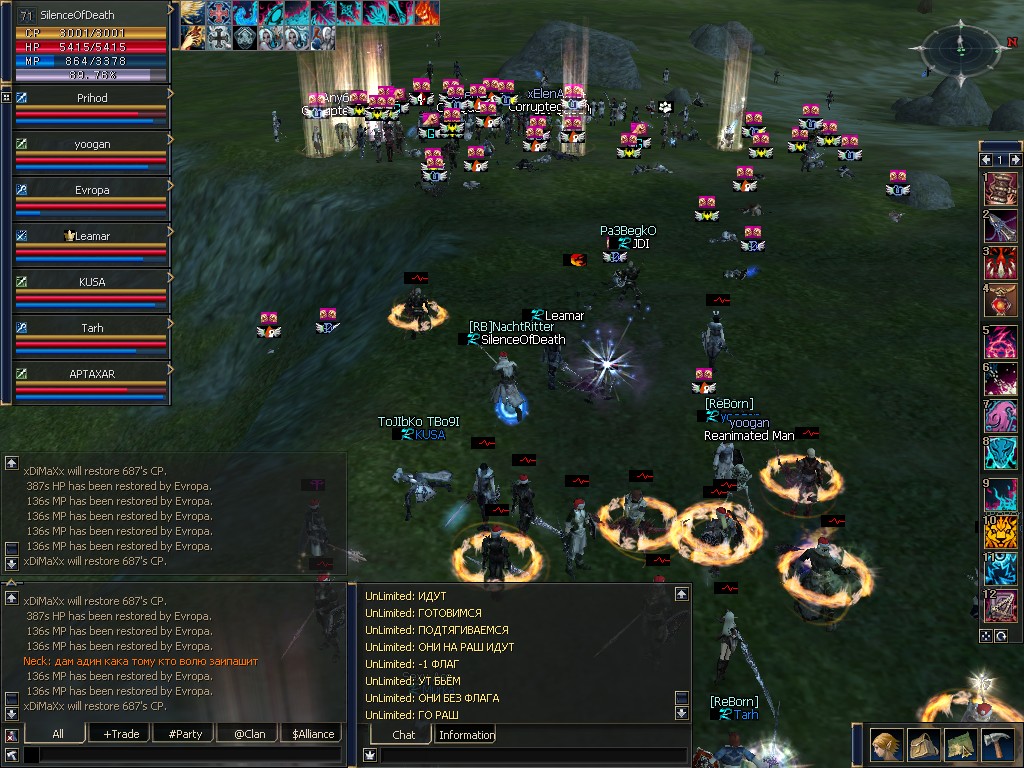The image size is (1024, 768).
Task: Click the chat text input field
Action: 180,755
